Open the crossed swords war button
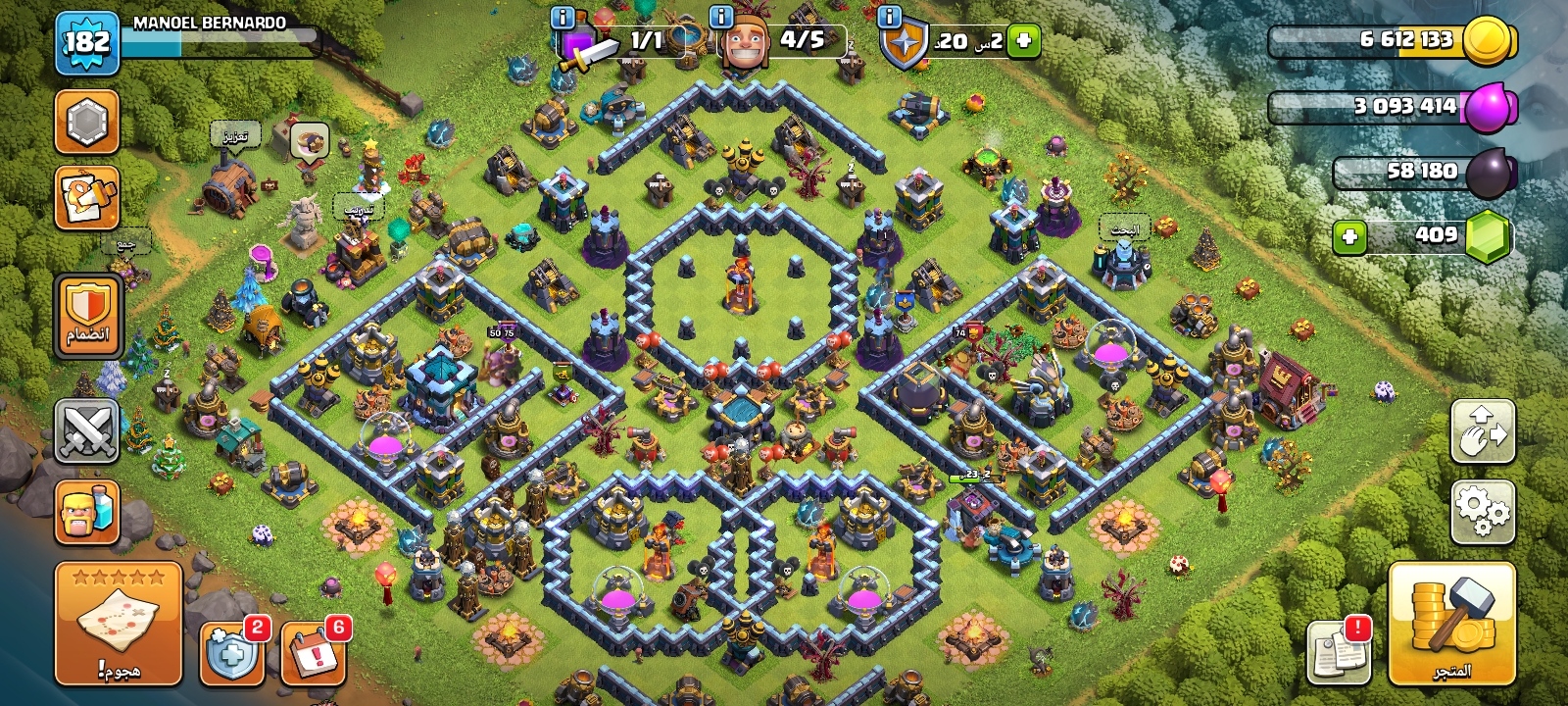The height and width of the screenshot is (706, 1568). 87,431
